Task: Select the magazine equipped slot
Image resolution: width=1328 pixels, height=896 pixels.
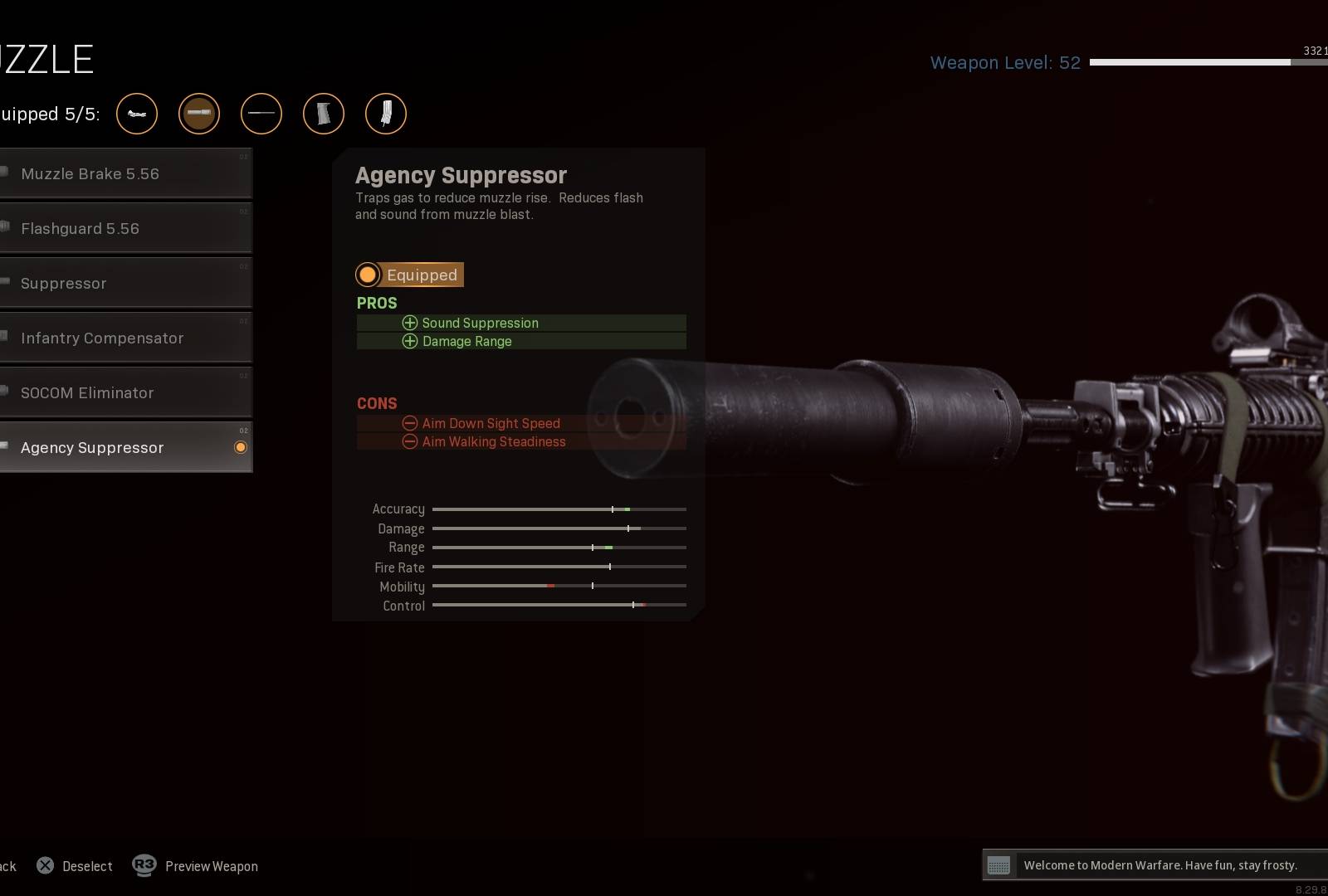Action: coord(386,114)
